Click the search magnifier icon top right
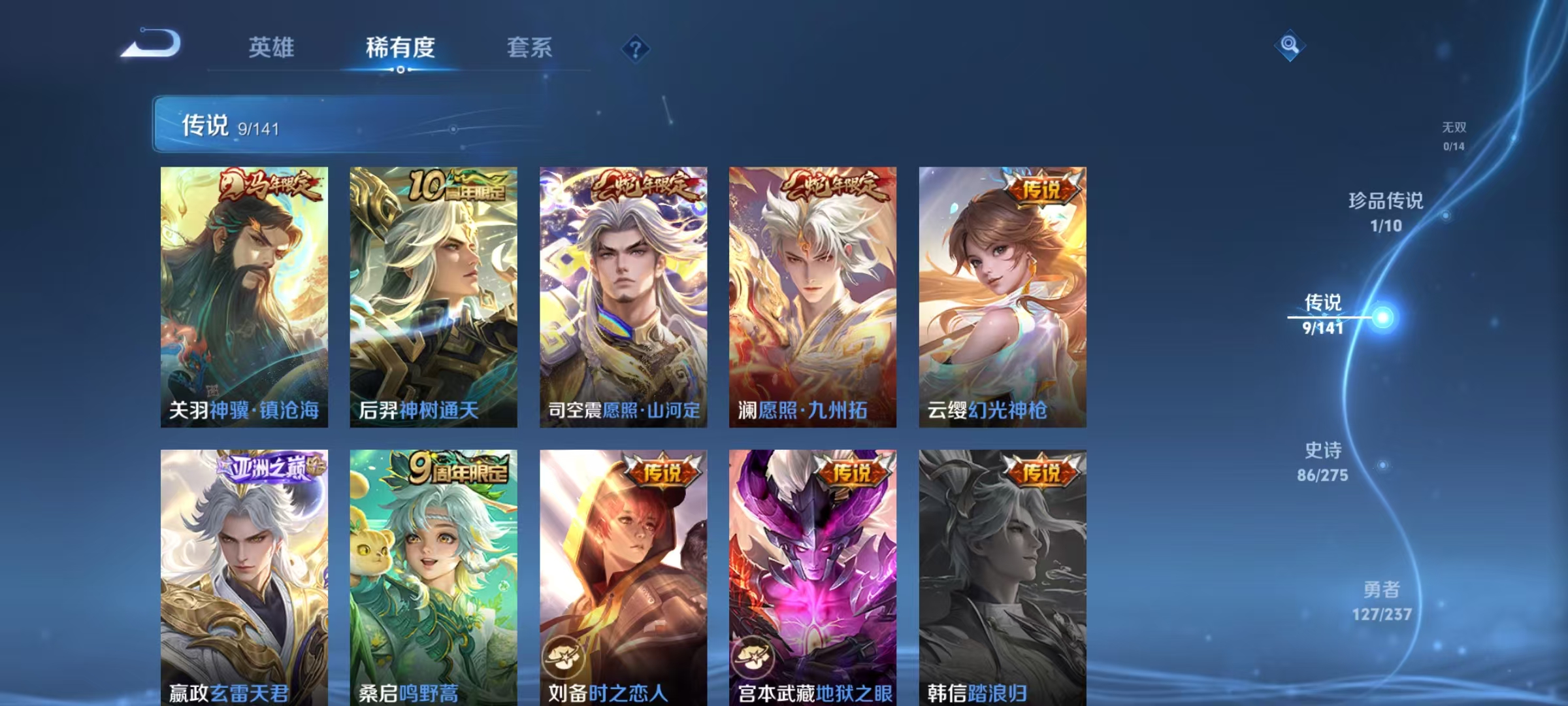The height and width of the screenshot is (706, 1568). point(1289,46)
